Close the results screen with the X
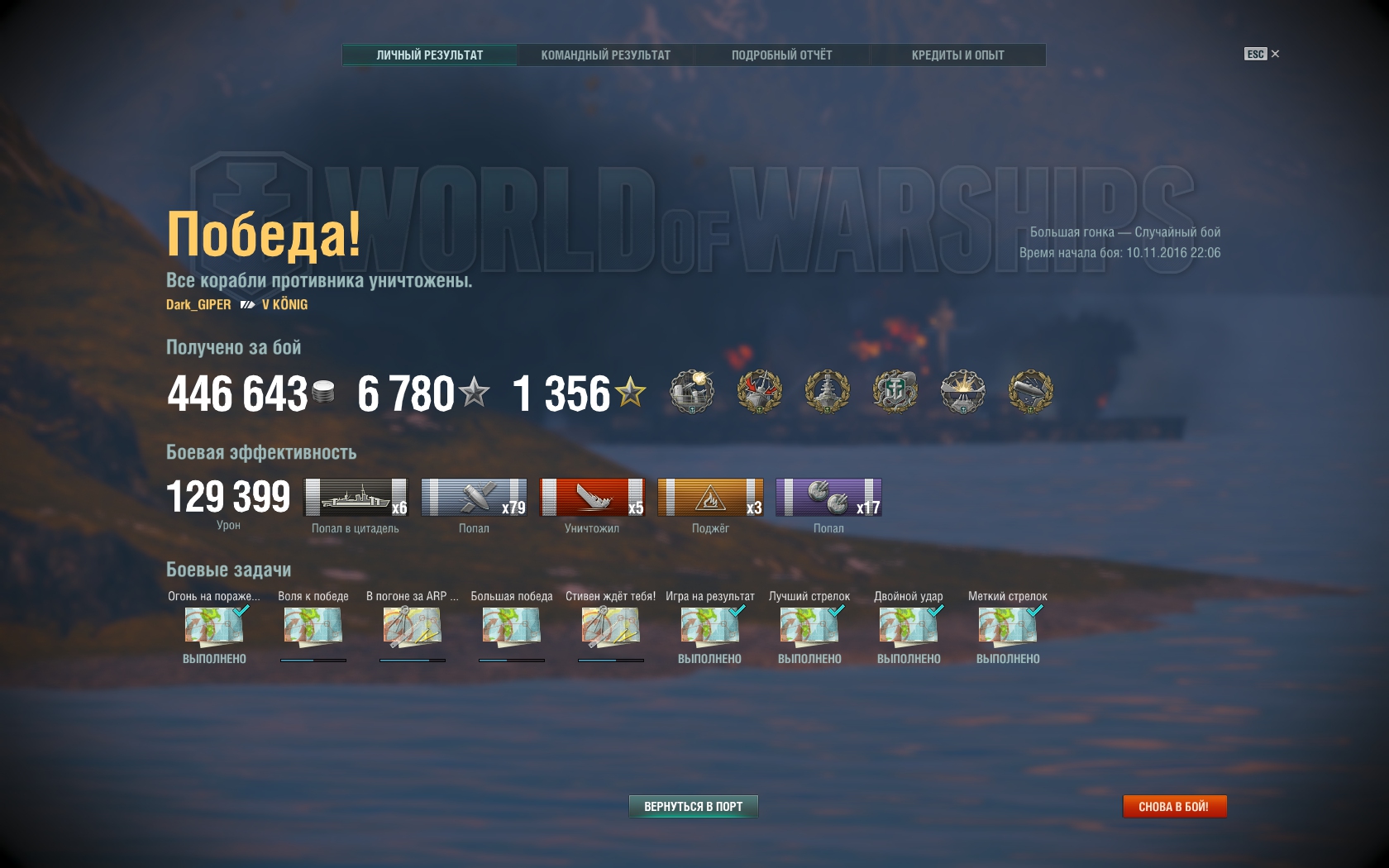The width and height of the screenshot is (1389, 868). click(1275, 54)
